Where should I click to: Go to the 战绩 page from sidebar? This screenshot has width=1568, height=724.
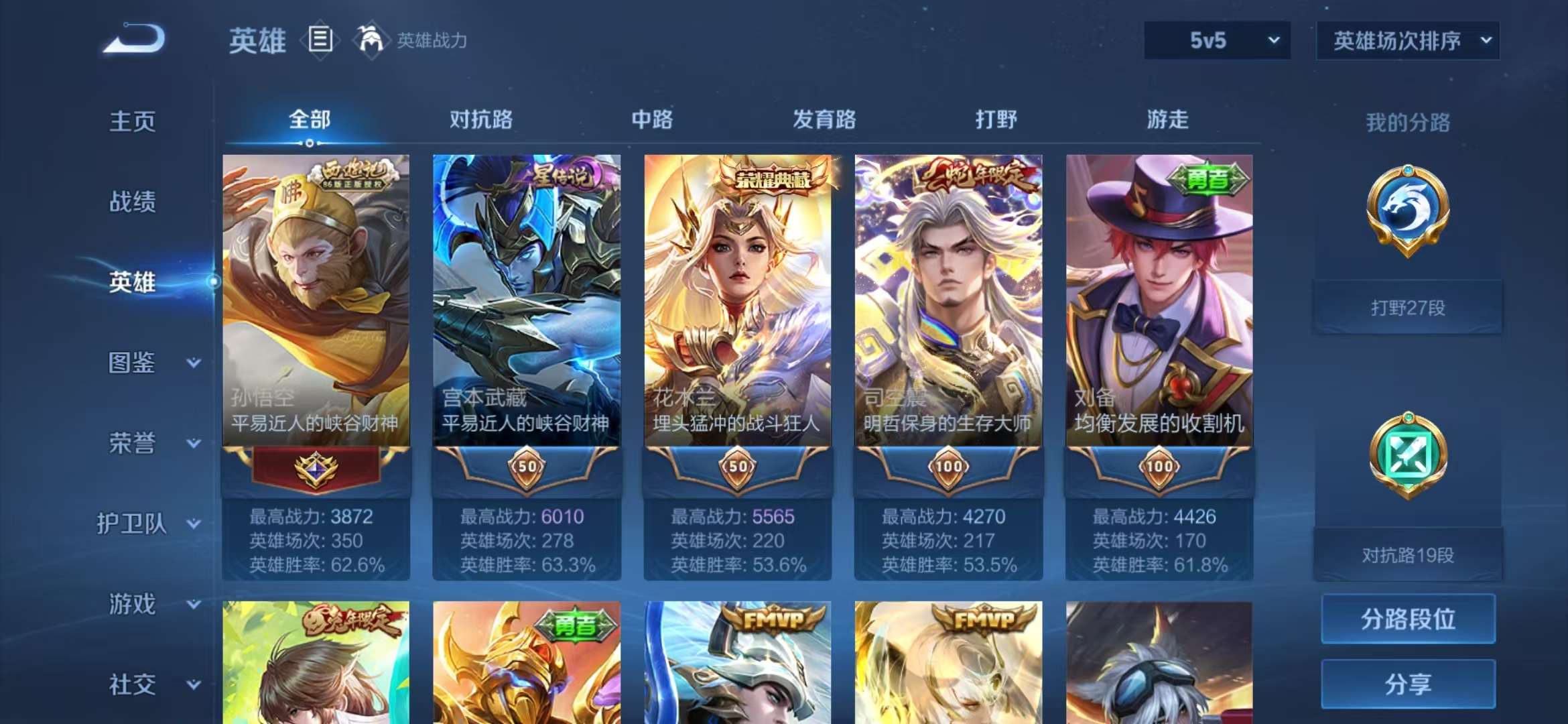[134, 202]
